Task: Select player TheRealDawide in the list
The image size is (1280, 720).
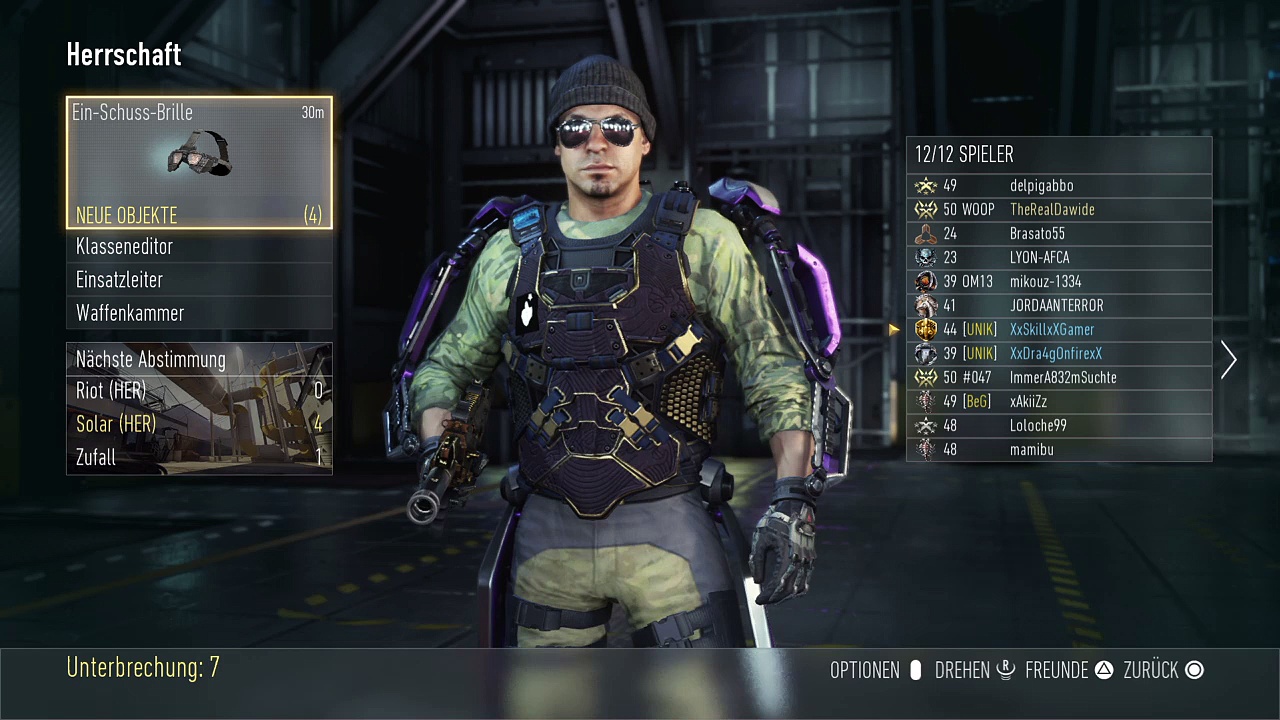Action: point(1059,210)
